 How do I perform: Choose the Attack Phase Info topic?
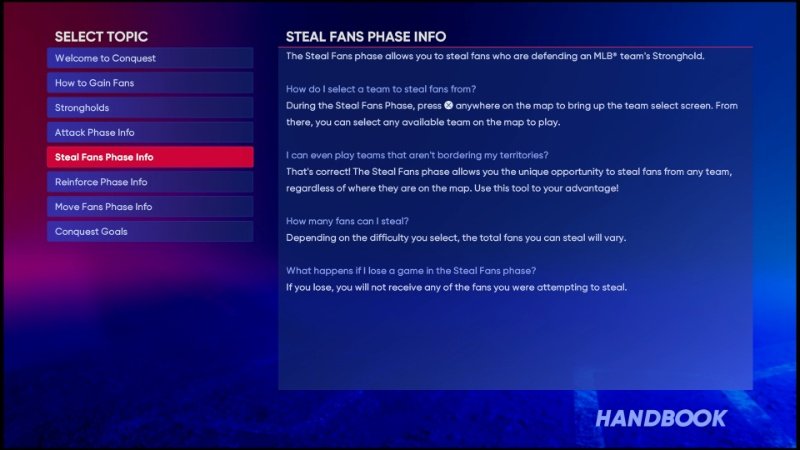pos(150,132)
